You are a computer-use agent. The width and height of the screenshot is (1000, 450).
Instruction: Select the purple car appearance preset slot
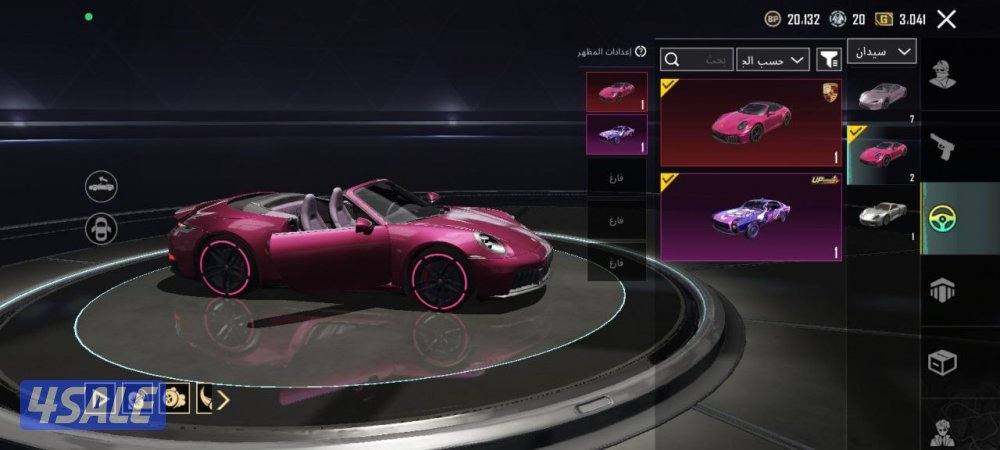616,134
